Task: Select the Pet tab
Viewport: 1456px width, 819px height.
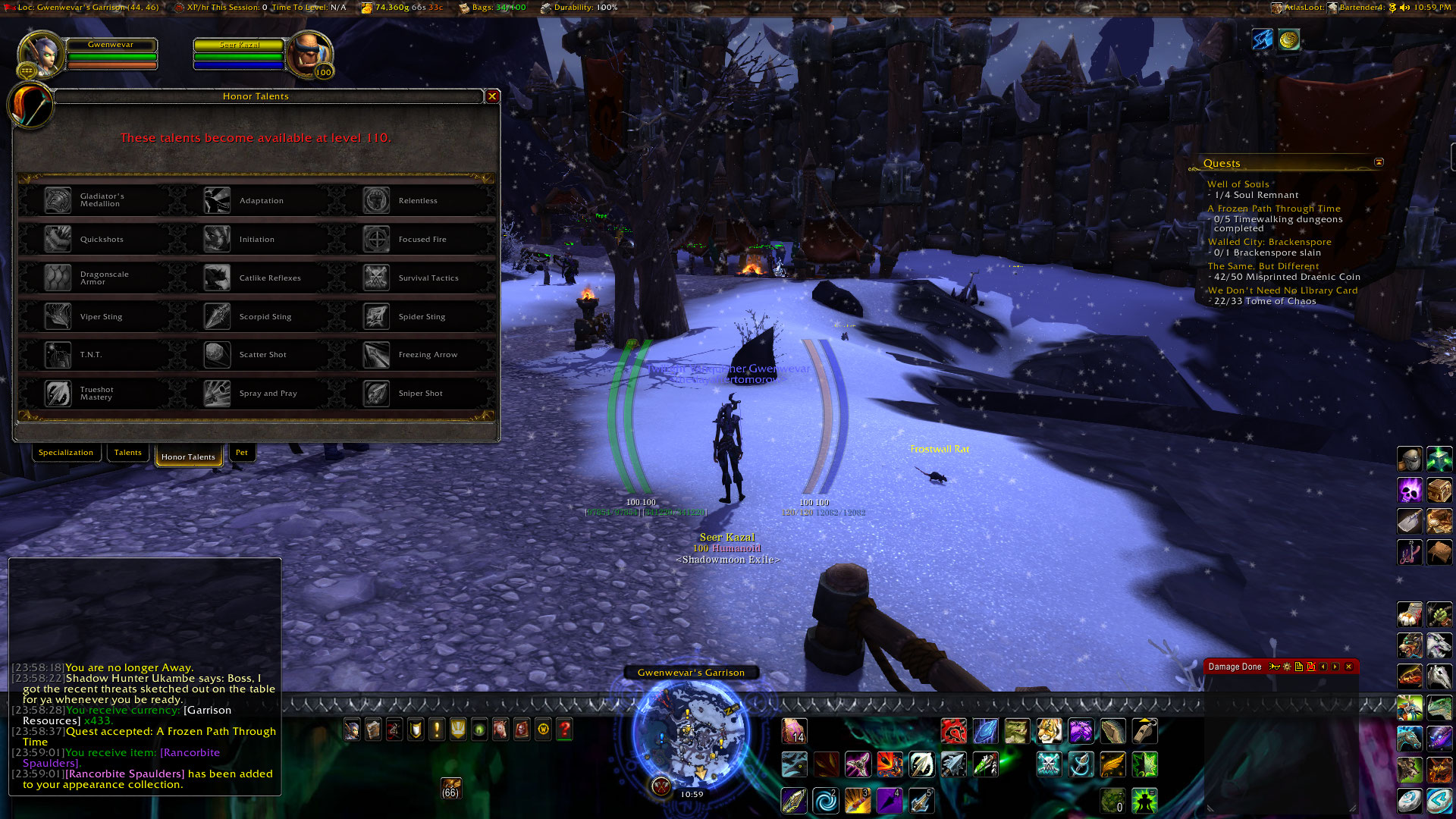Action: [x=241, y=453]
